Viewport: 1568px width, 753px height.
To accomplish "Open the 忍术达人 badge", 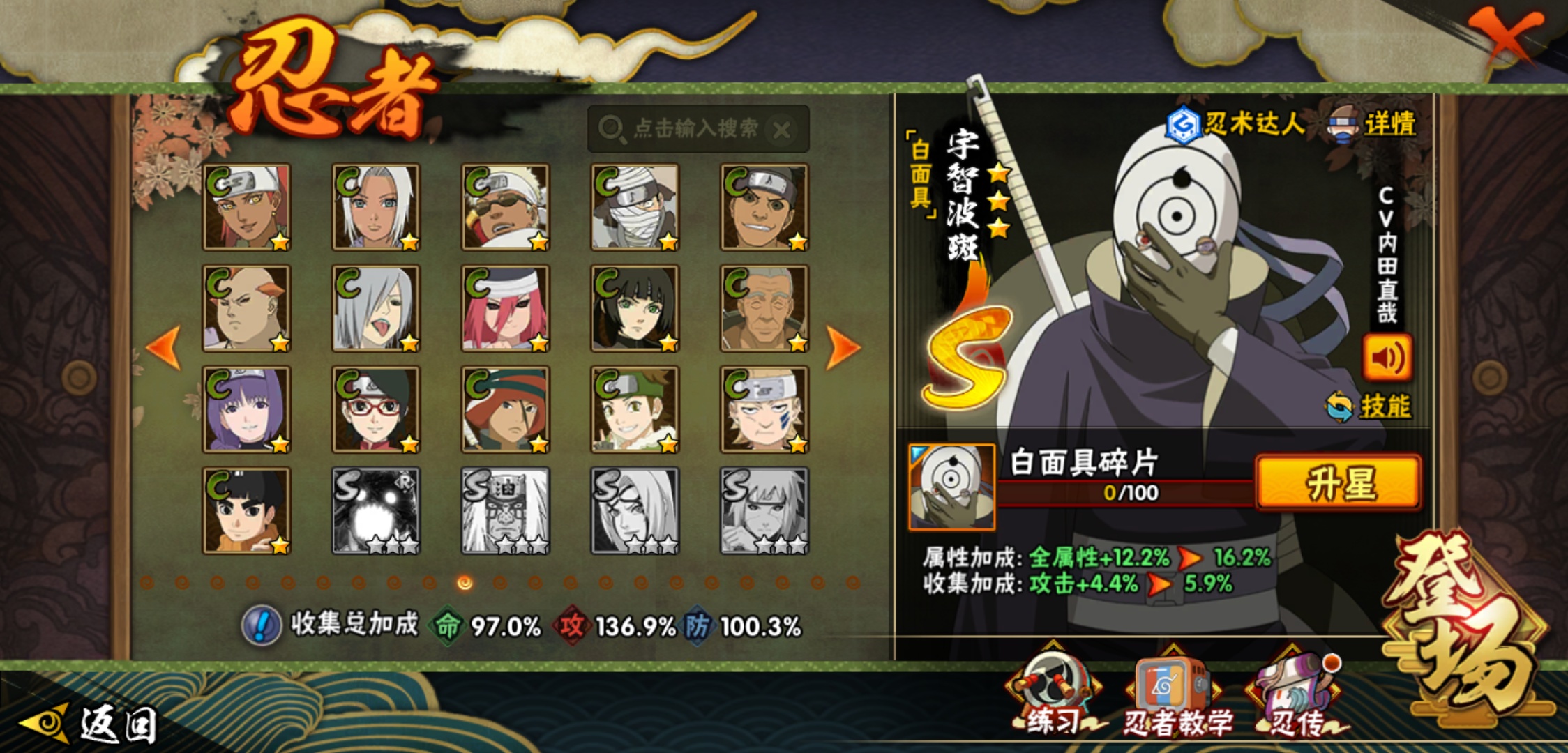I will tap(1236, 124).
